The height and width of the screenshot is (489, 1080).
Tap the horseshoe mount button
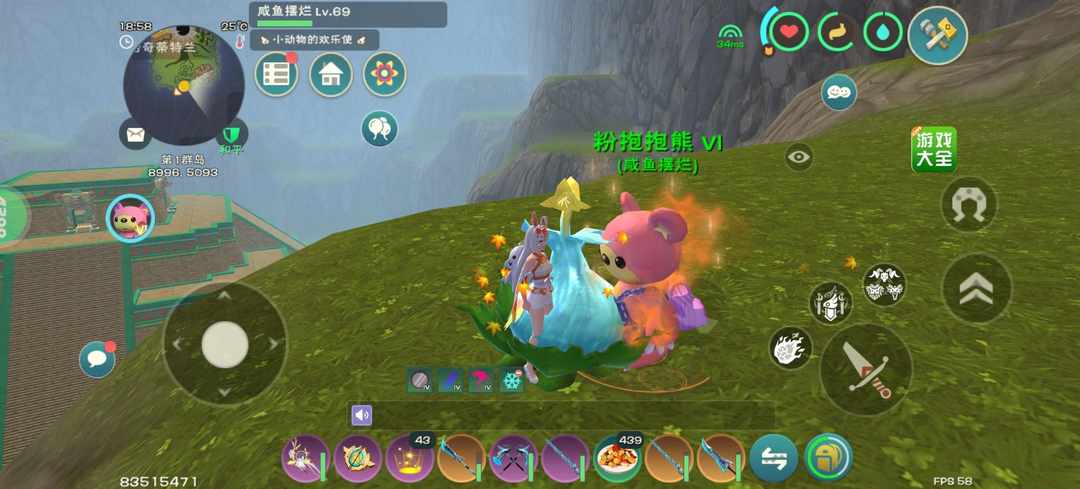969,205
